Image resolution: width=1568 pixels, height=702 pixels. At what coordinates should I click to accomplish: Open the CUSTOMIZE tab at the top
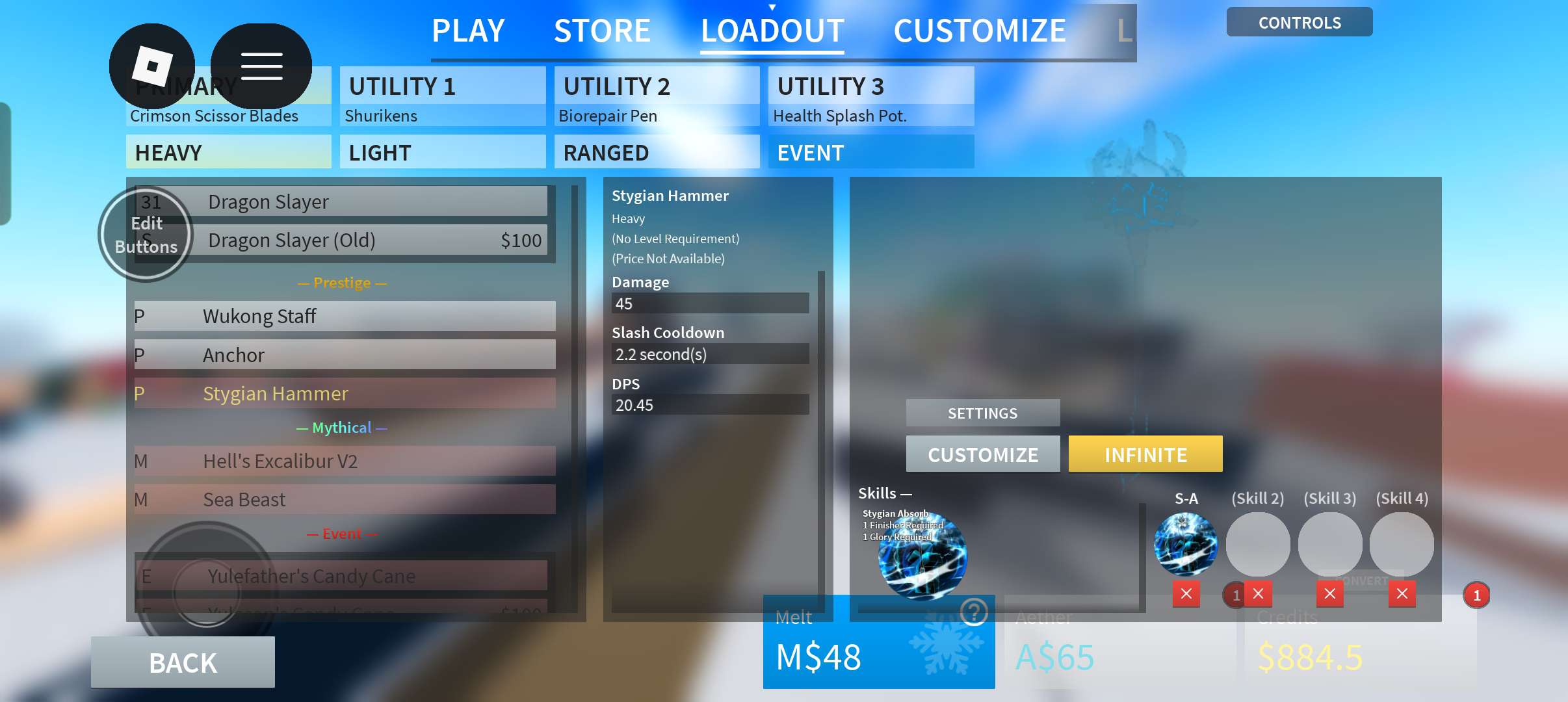click(x=980, y=30)
